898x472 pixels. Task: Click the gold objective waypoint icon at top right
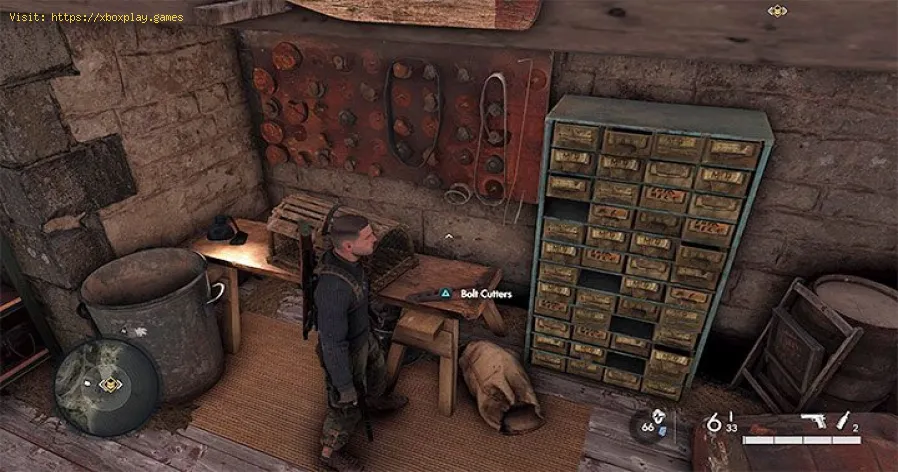(777, 11)
